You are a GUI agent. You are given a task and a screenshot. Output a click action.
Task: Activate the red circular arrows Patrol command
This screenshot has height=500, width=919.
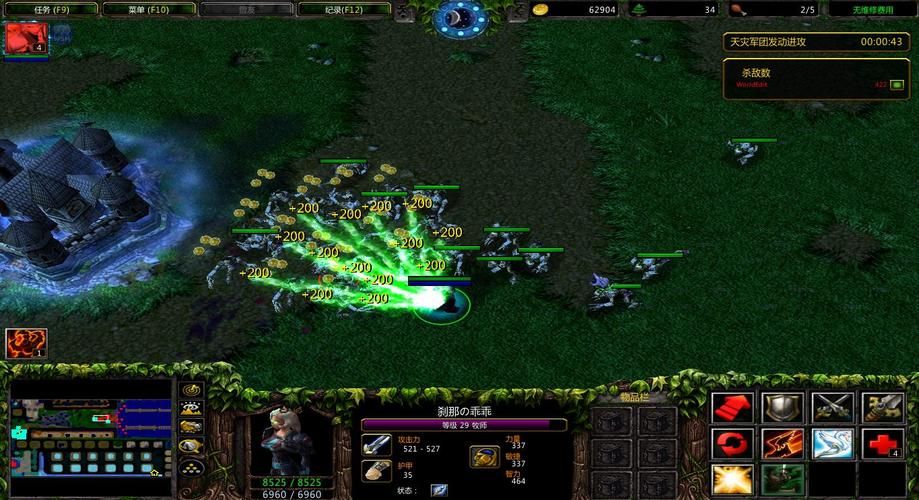click(730, 443)
